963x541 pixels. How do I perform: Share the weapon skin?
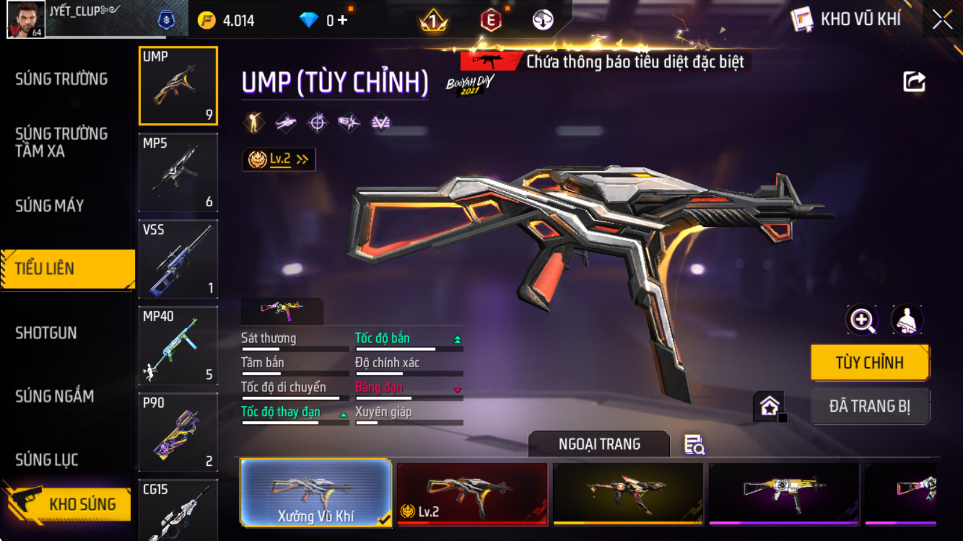[x=914, y=82]
